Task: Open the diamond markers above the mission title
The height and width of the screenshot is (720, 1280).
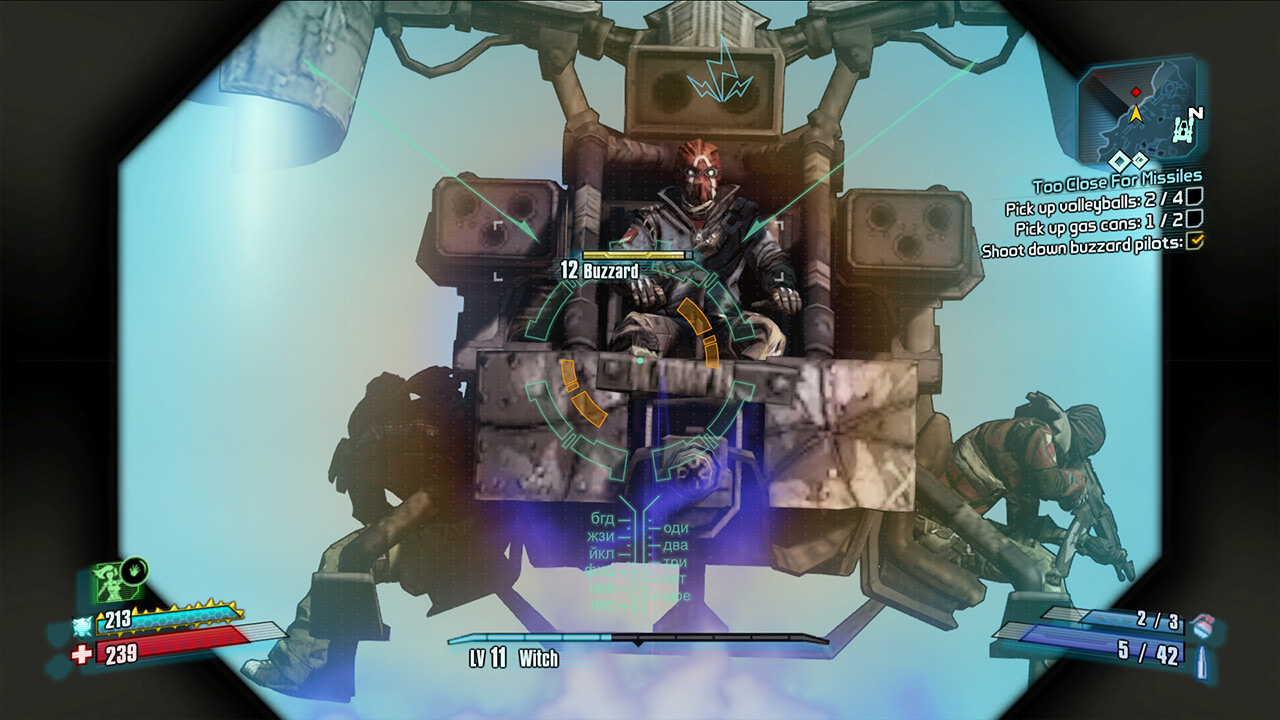Action: pyautogui.click(x=1128, y=161)
